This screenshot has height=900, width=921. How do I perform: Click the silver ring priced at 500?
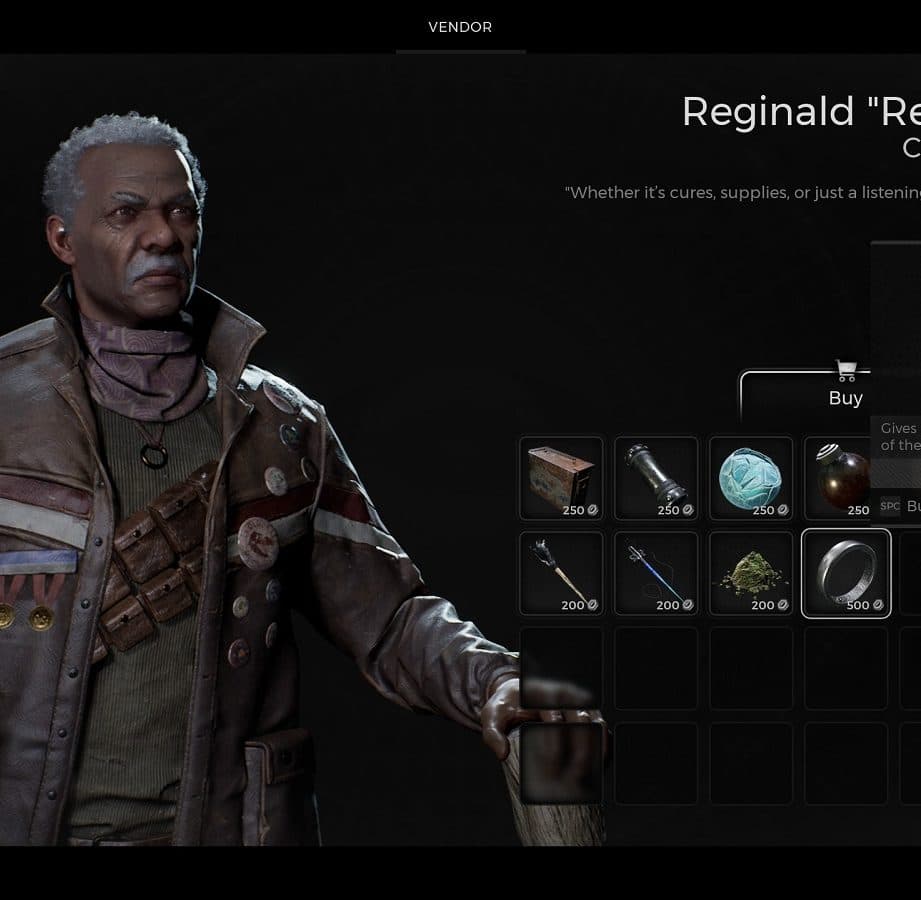[x=846, y=573]
